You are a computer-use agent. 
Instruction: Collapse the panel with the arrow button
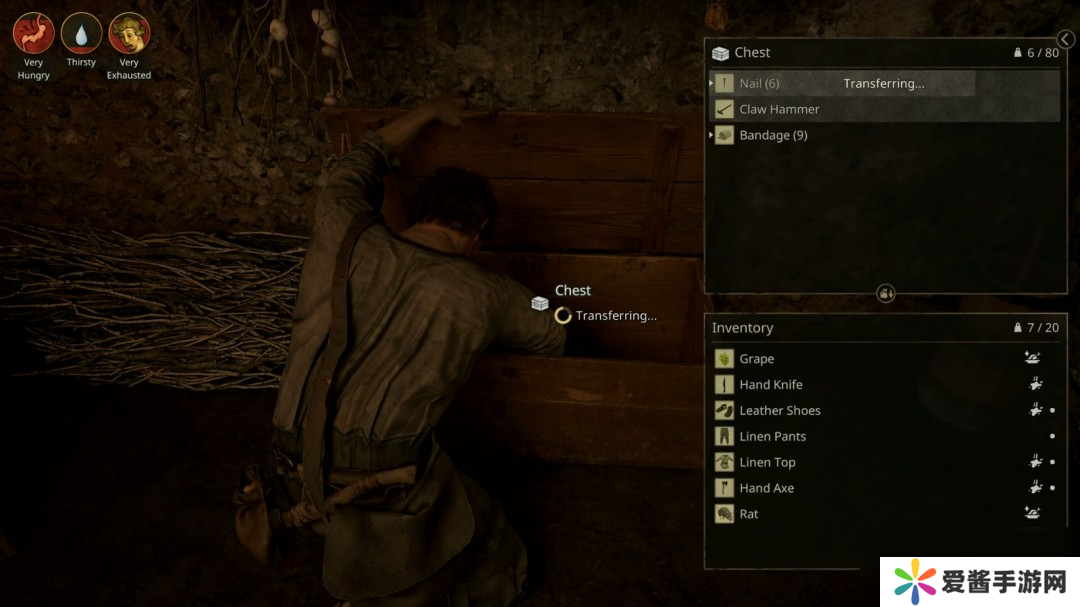[x=1066, y=40]
